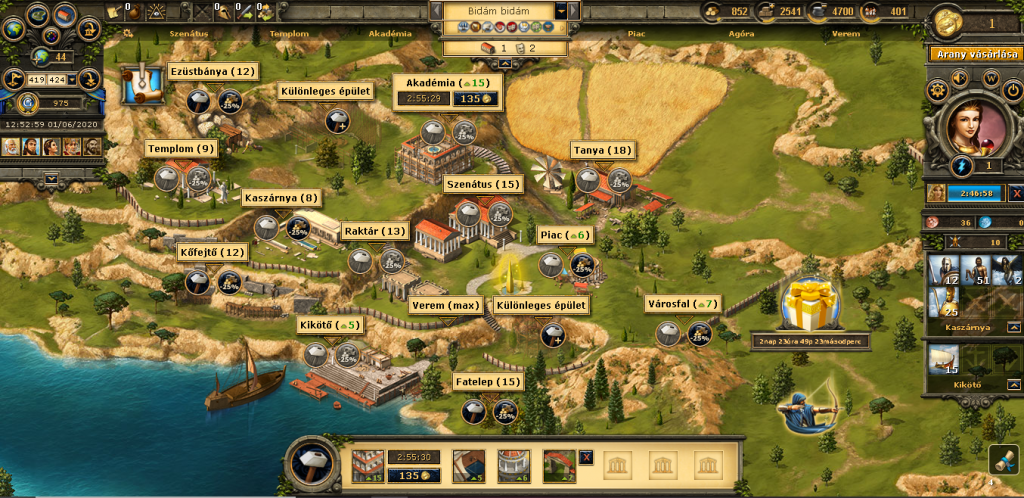The height and width of the screenshot is (498, 1024).
Task: Click the Arany vásárlása button
Action: [975, 54]
